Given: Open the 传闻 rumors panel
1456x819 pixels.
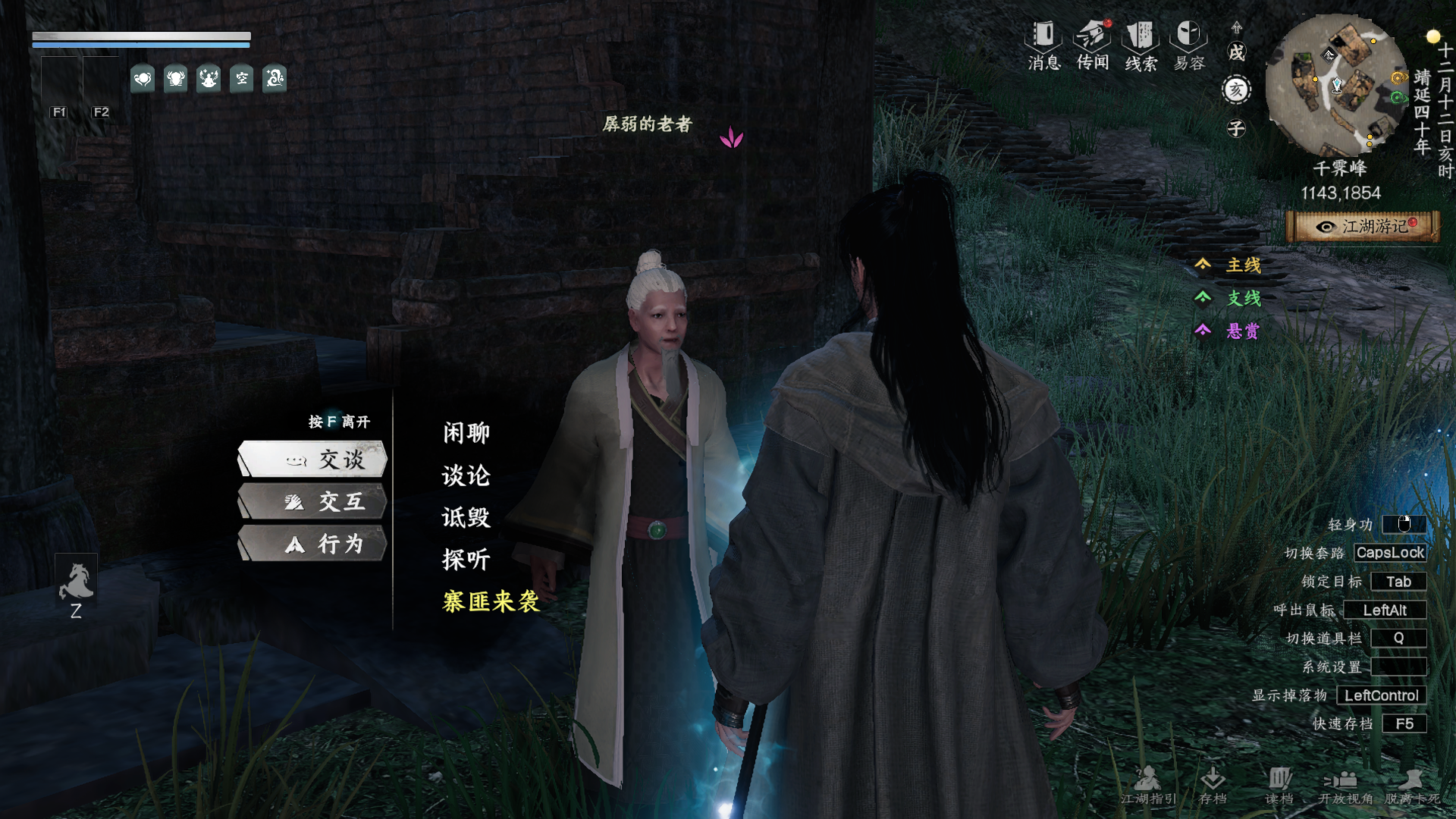Looking at the screenshot, I should pyautogui.click(x=1092, y=45).
